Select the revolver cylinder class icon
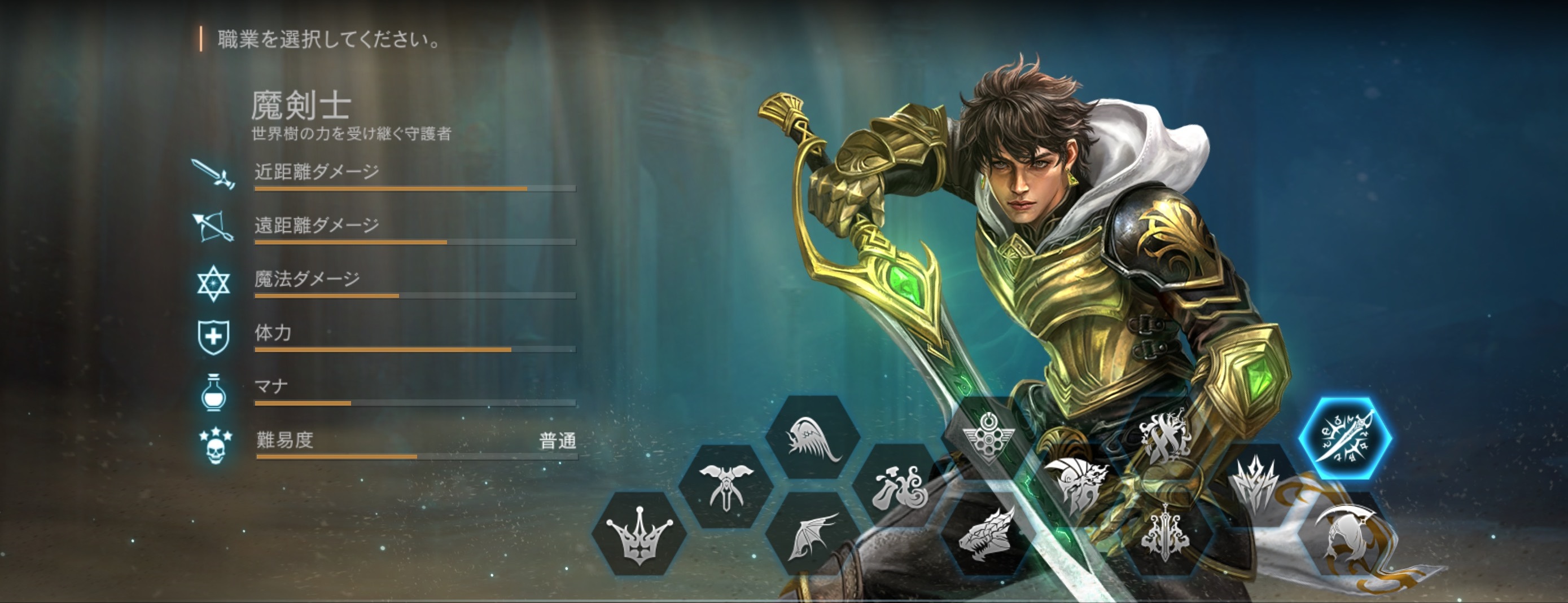1568x603 pixels. 988,438
